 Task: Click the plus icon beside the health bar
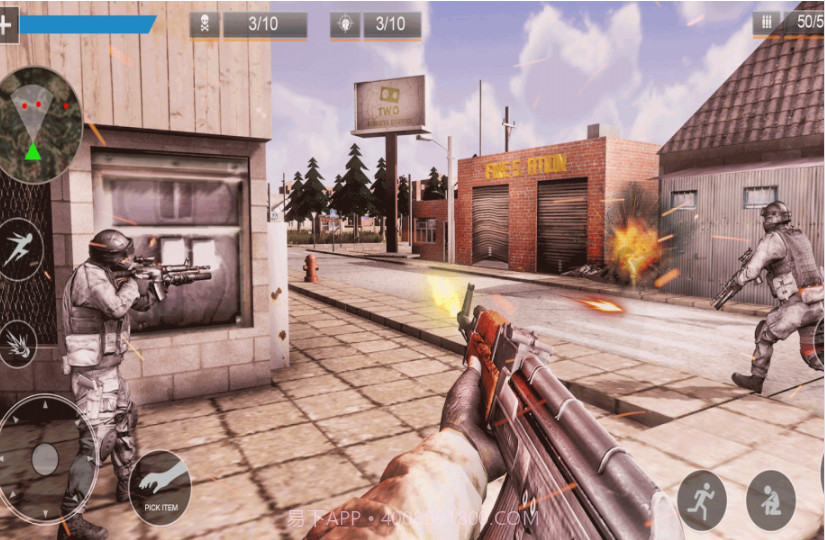click(7, 25)
